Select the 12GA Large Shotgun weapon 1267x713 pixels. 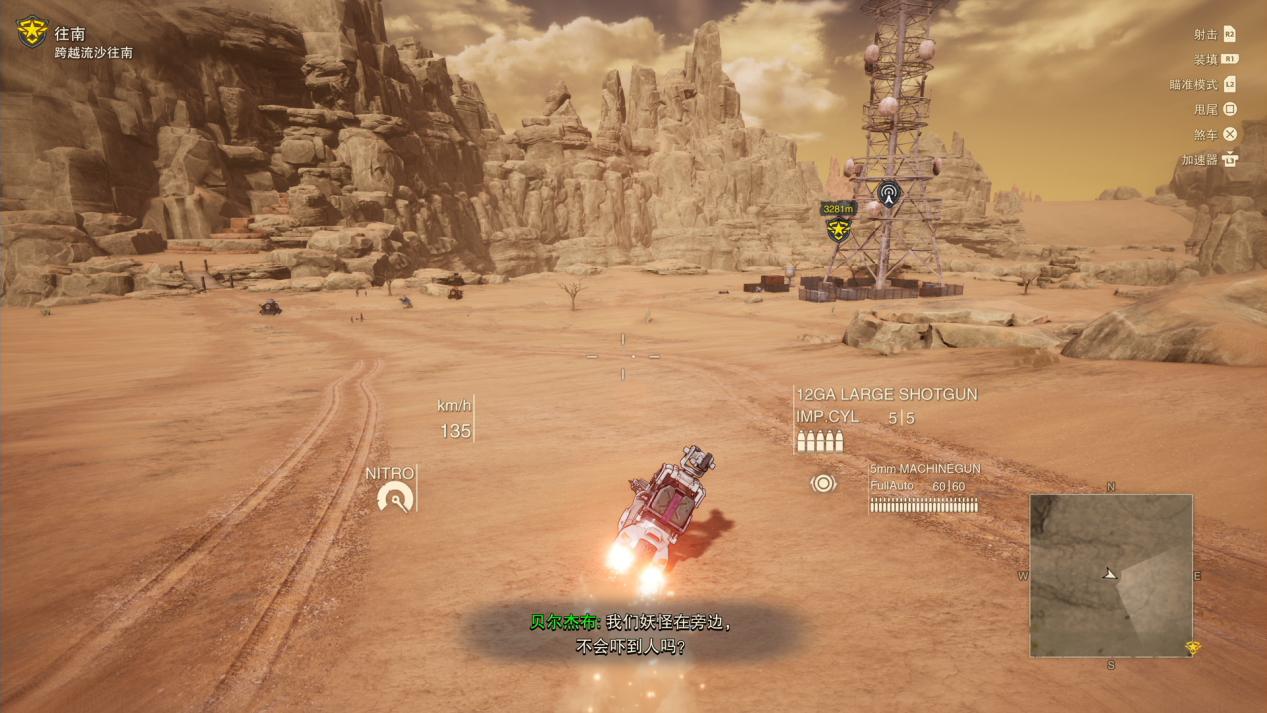[886, 394]
